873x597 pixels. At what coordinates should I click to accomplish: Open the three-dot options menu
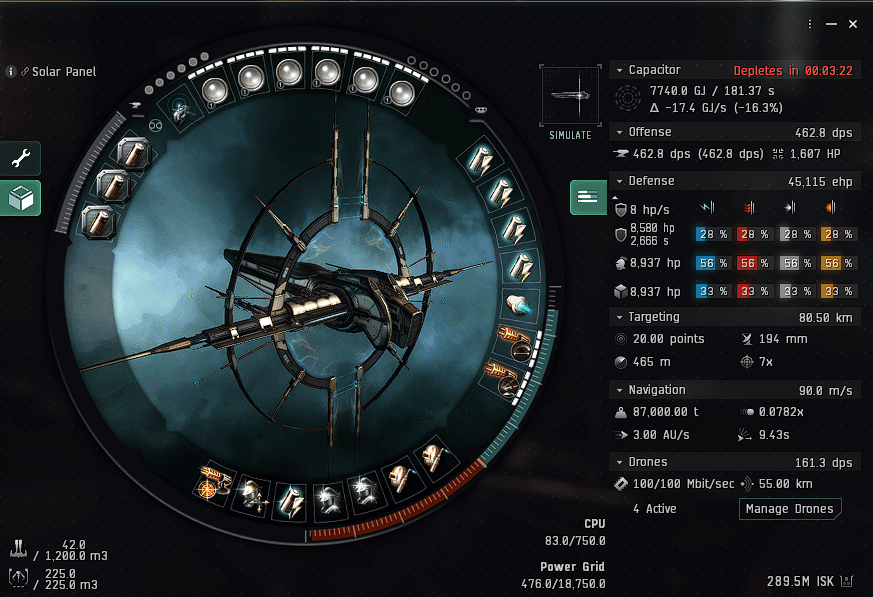pyautogui.click(x=811, y=23)
